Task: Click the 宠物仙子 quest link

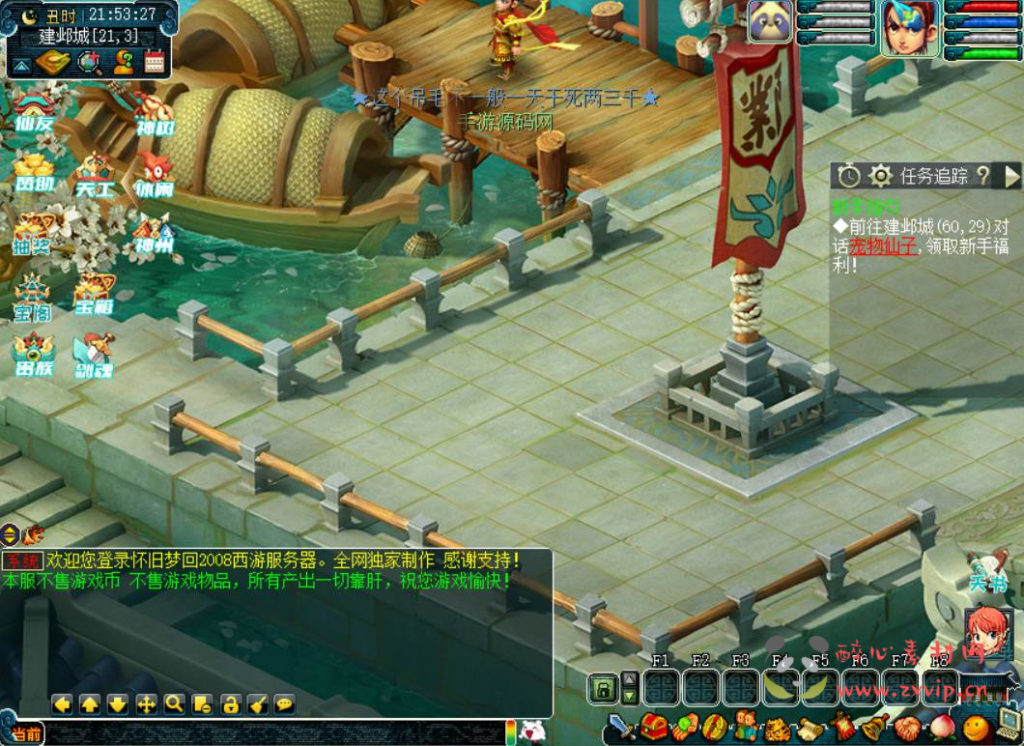Action: coord(883,247)
